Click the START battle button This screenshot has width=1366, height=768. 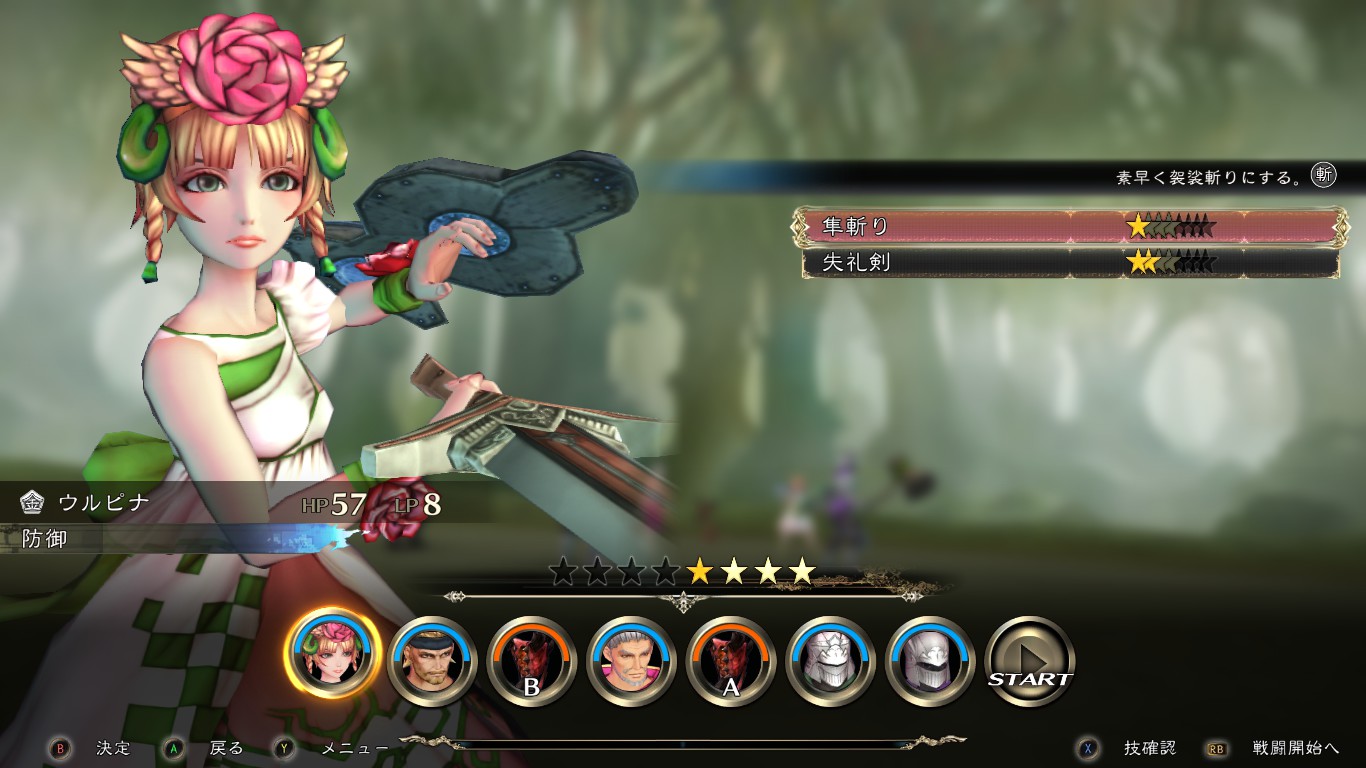coord(1030,661)
